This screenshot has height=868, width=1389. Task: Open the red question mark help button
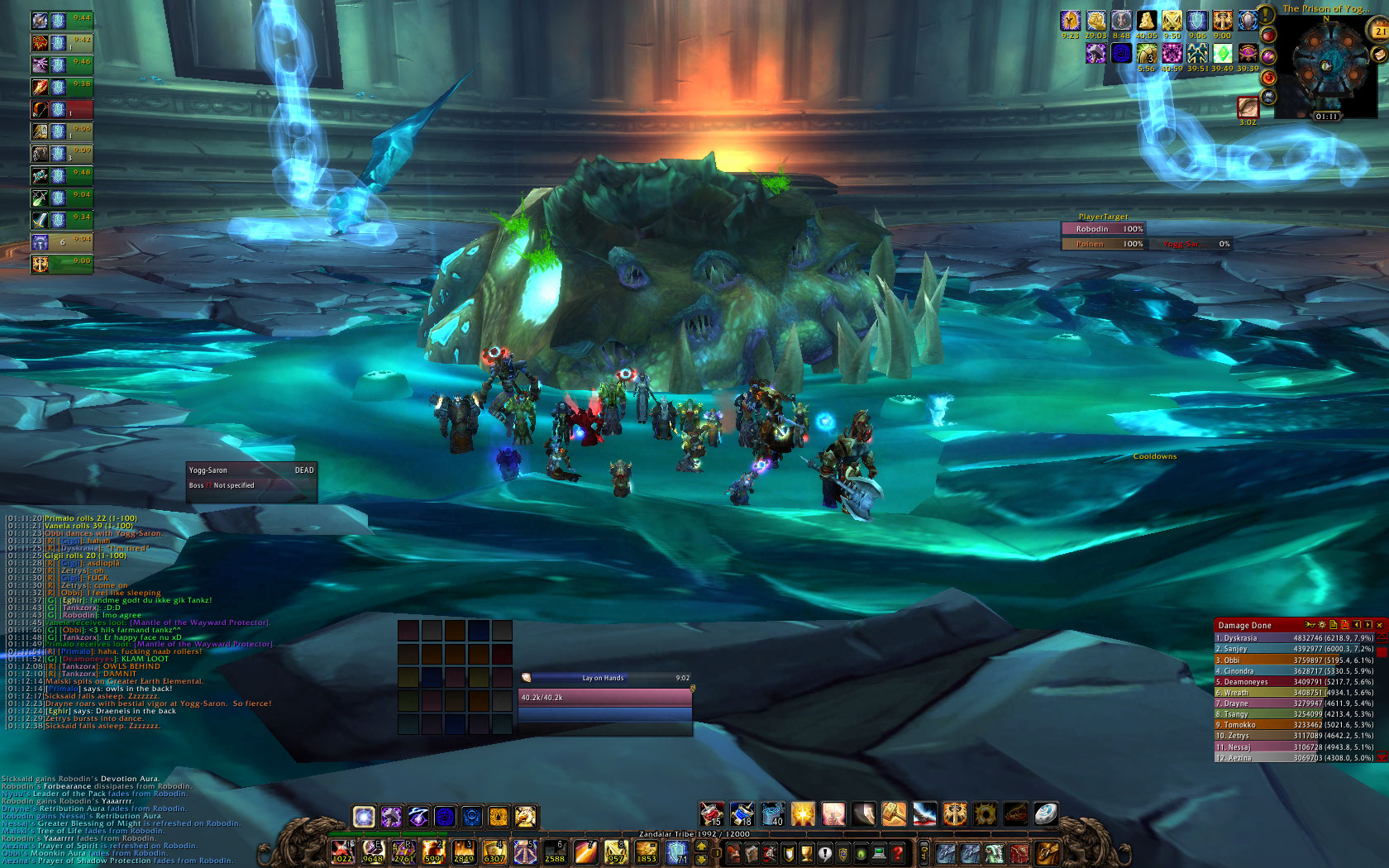point(897,852)
